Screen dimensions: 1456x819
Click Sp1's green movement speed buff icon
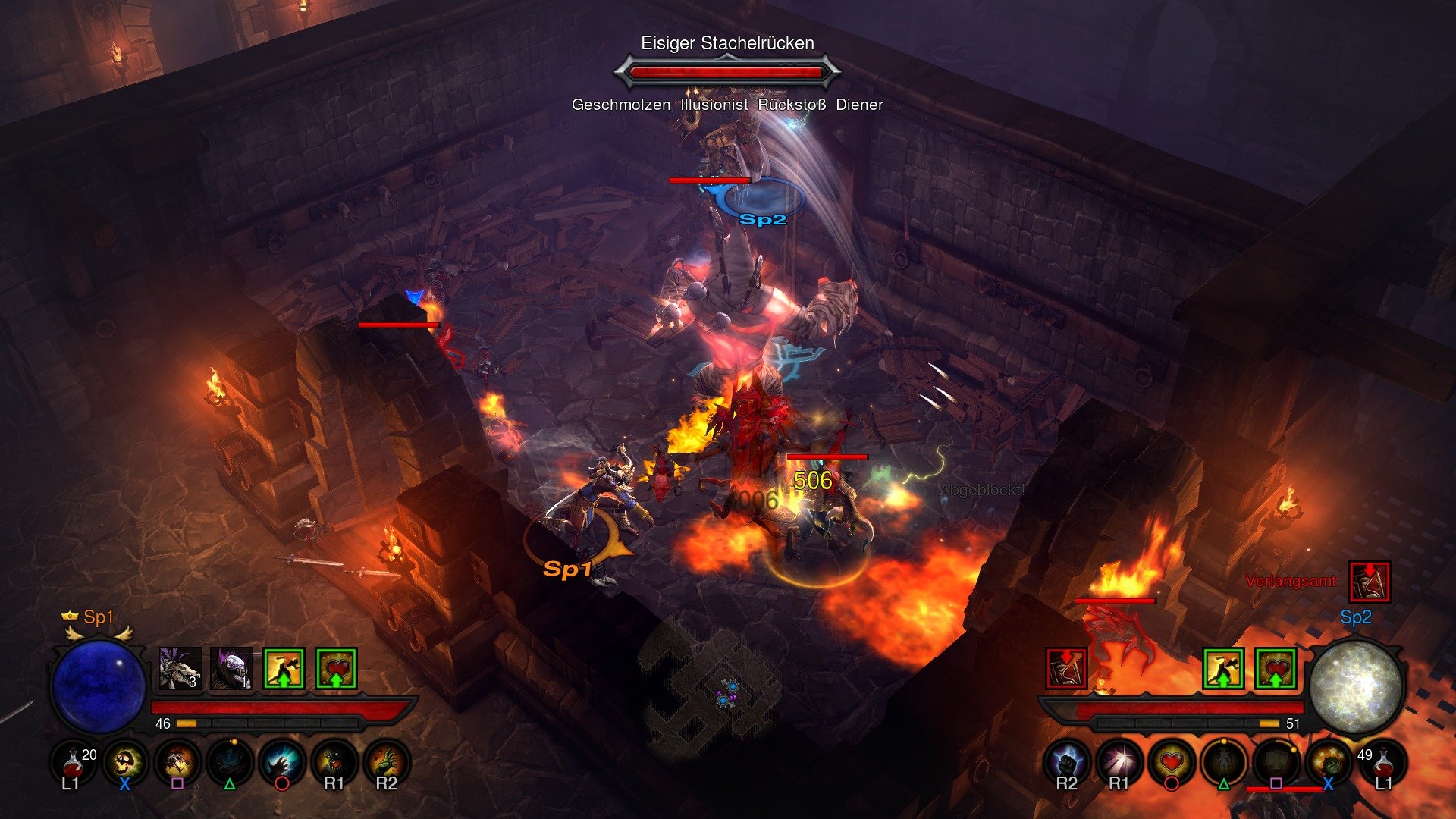(x=284, y=669)
